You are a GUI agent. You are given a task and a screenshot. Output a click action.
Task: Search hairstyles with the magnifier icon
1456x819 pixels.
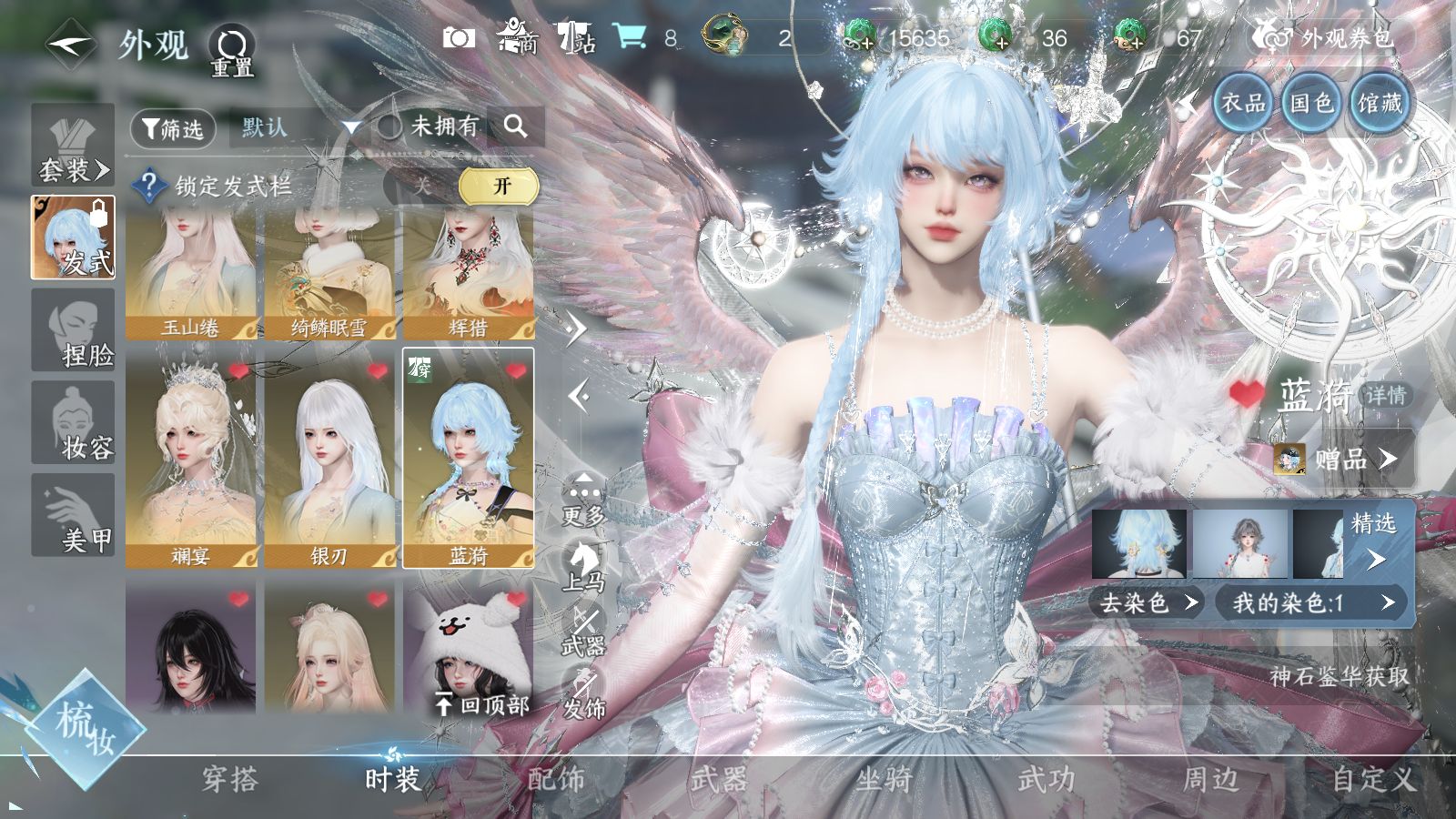tap(515, 126)
